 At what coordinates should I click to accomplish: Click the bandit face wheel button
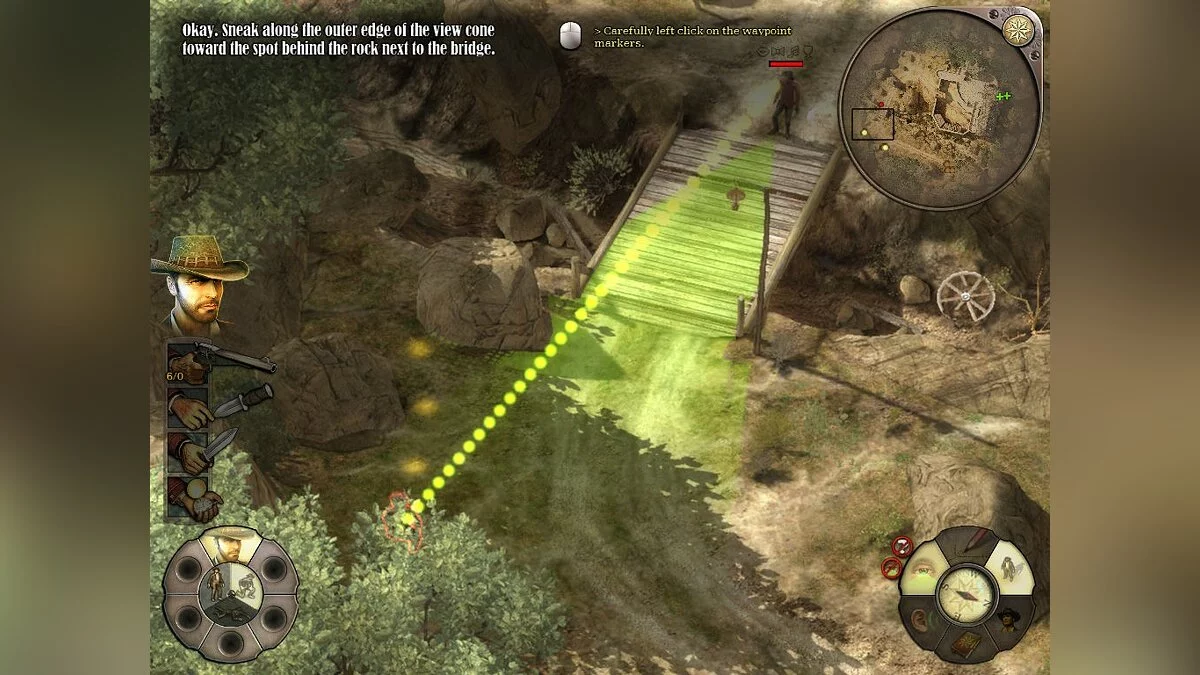(x=1008, y=618)
